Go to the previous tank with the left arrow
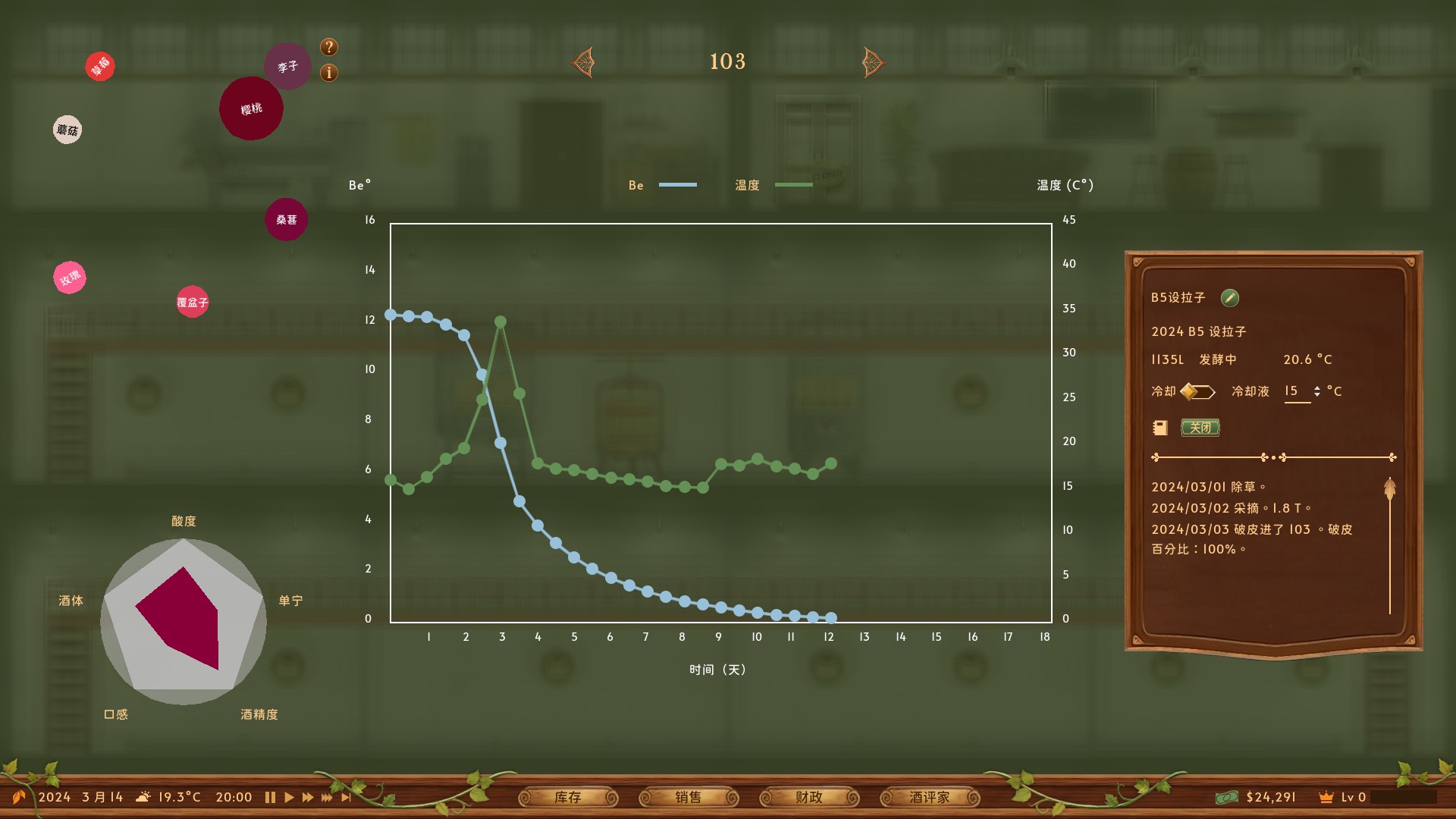Screen dimensions: 1456x819 (583, 62)
